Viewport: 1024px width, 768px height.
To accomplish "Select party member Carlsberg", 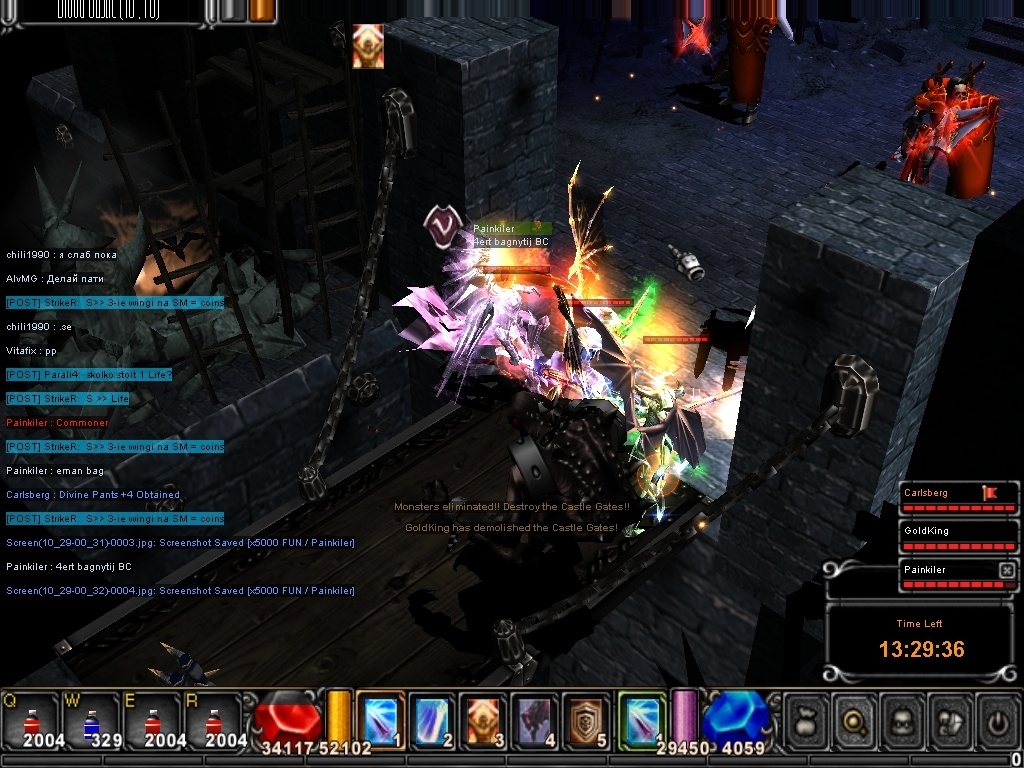I will tap(940, 493).
